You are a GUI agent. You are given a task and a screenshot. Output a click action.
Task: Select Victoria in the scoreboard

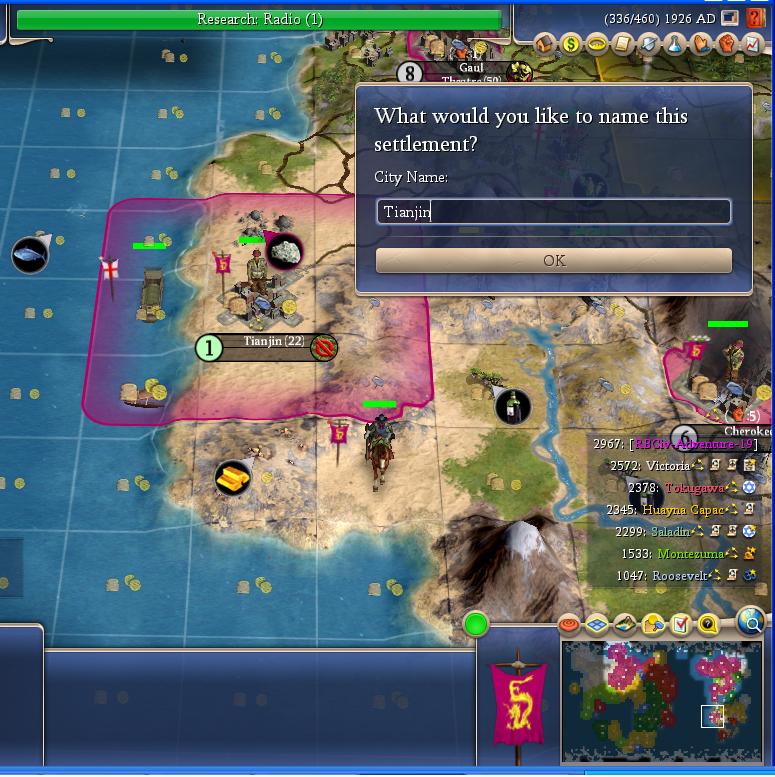click(x=668, y=466)
